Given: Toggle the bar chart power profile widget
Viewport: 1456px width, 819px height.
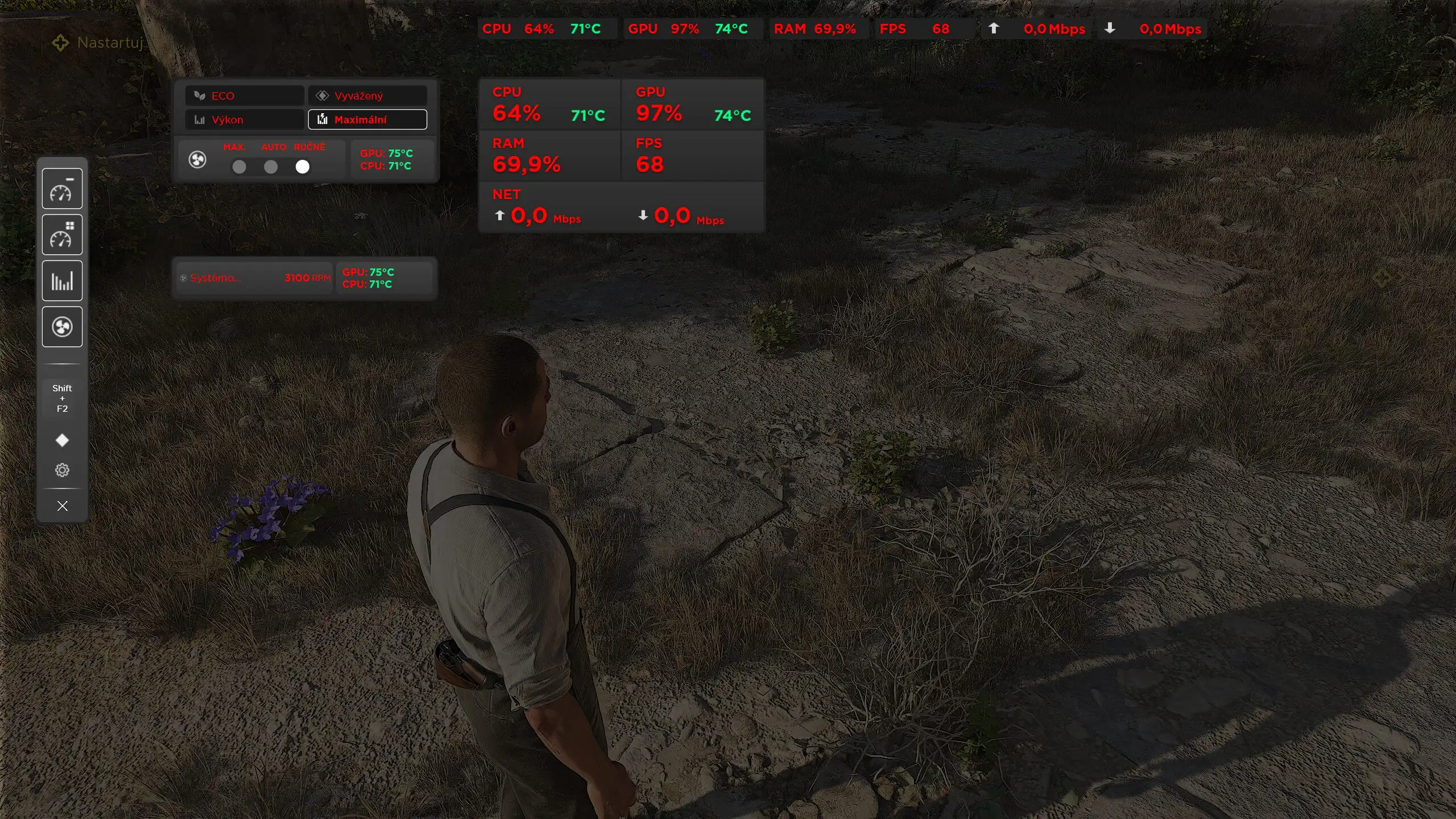Looking at the screenshot, I should coord(62,281).
